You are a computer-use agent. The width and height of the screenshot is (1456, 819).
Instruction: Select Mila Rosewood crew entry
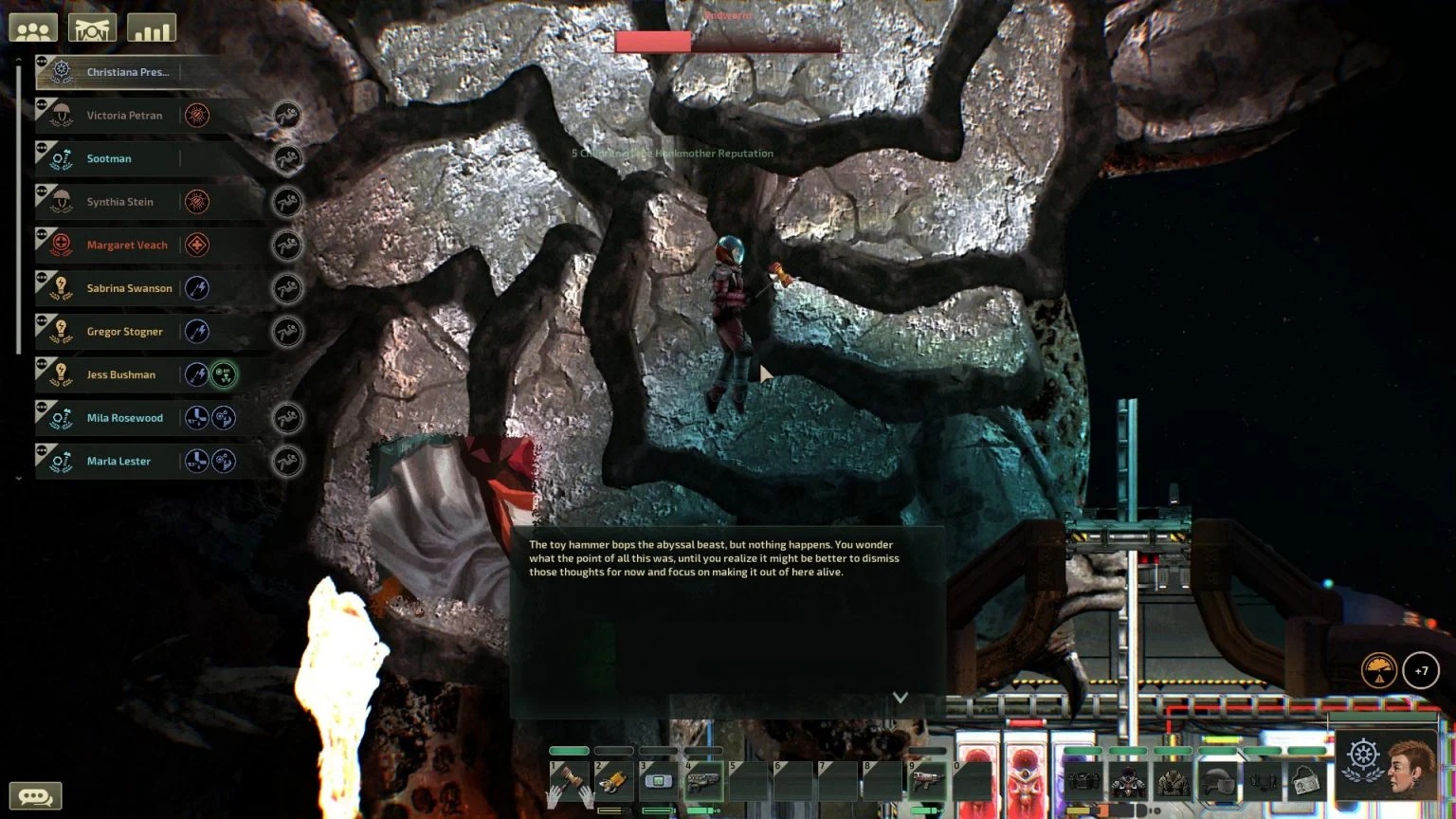pos(124,418)
